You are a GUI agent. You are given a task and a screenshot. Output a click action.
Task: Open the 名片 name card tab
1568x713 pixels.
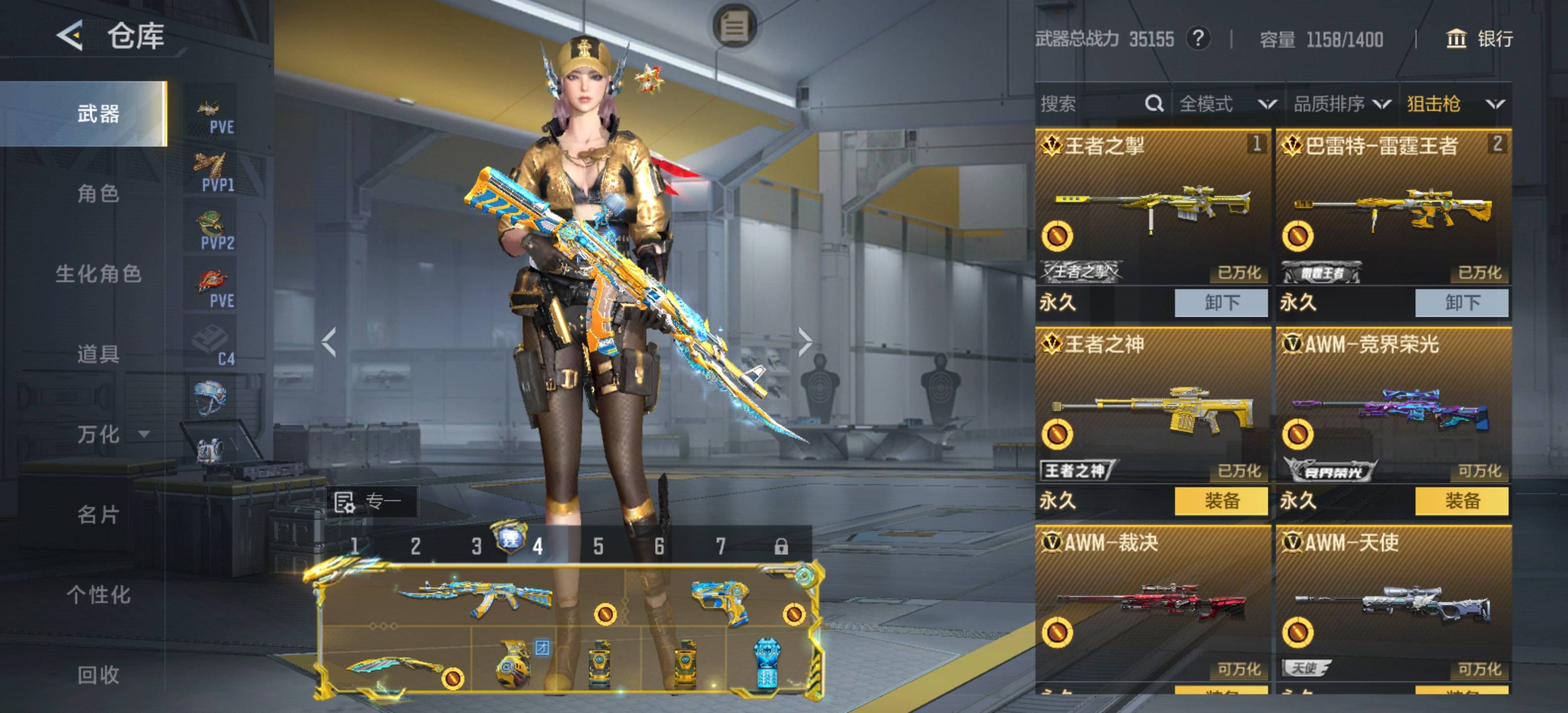[98, 514]
